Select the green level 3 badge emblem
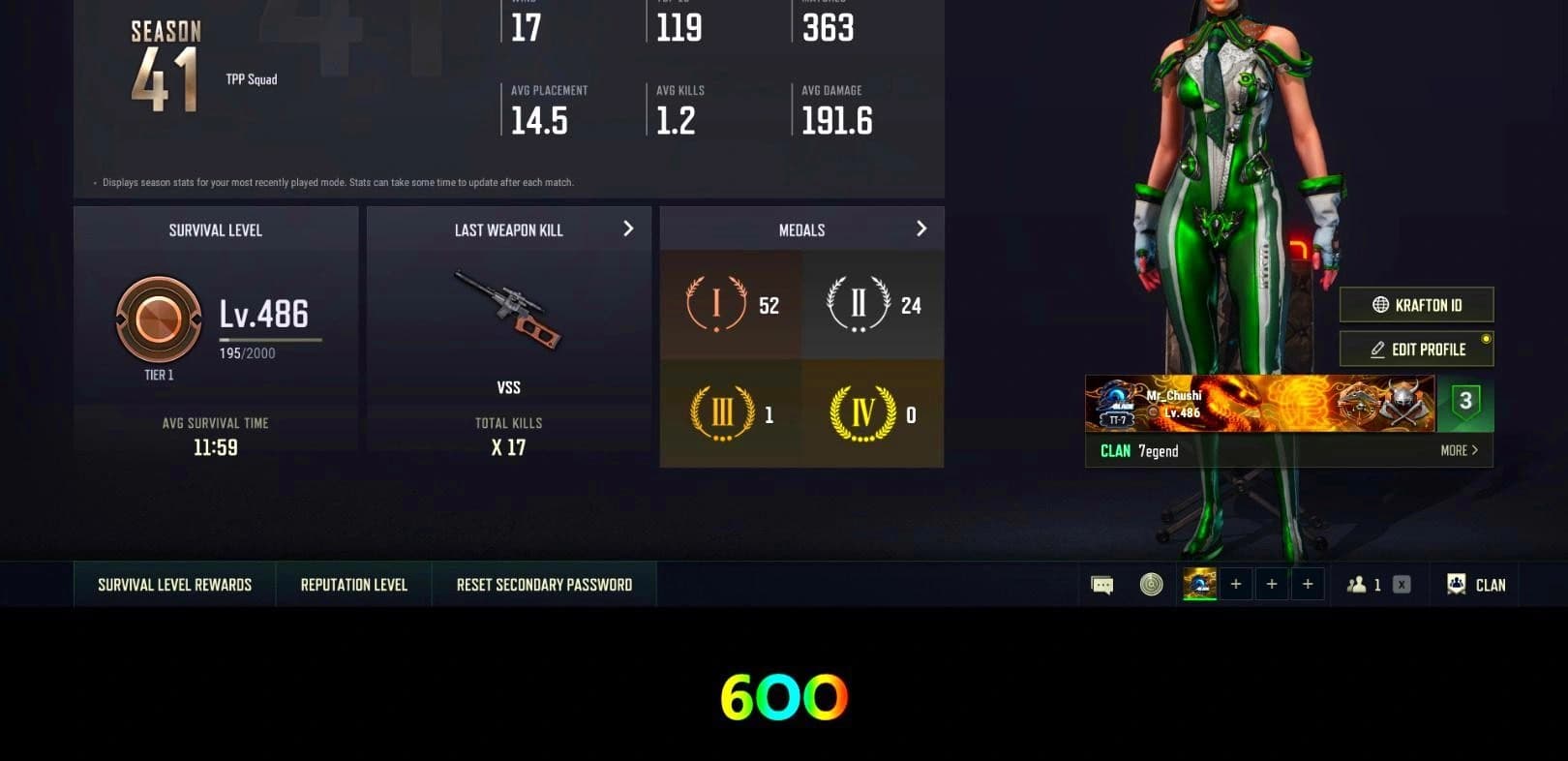1568x761 pixels. point(1464,403)
